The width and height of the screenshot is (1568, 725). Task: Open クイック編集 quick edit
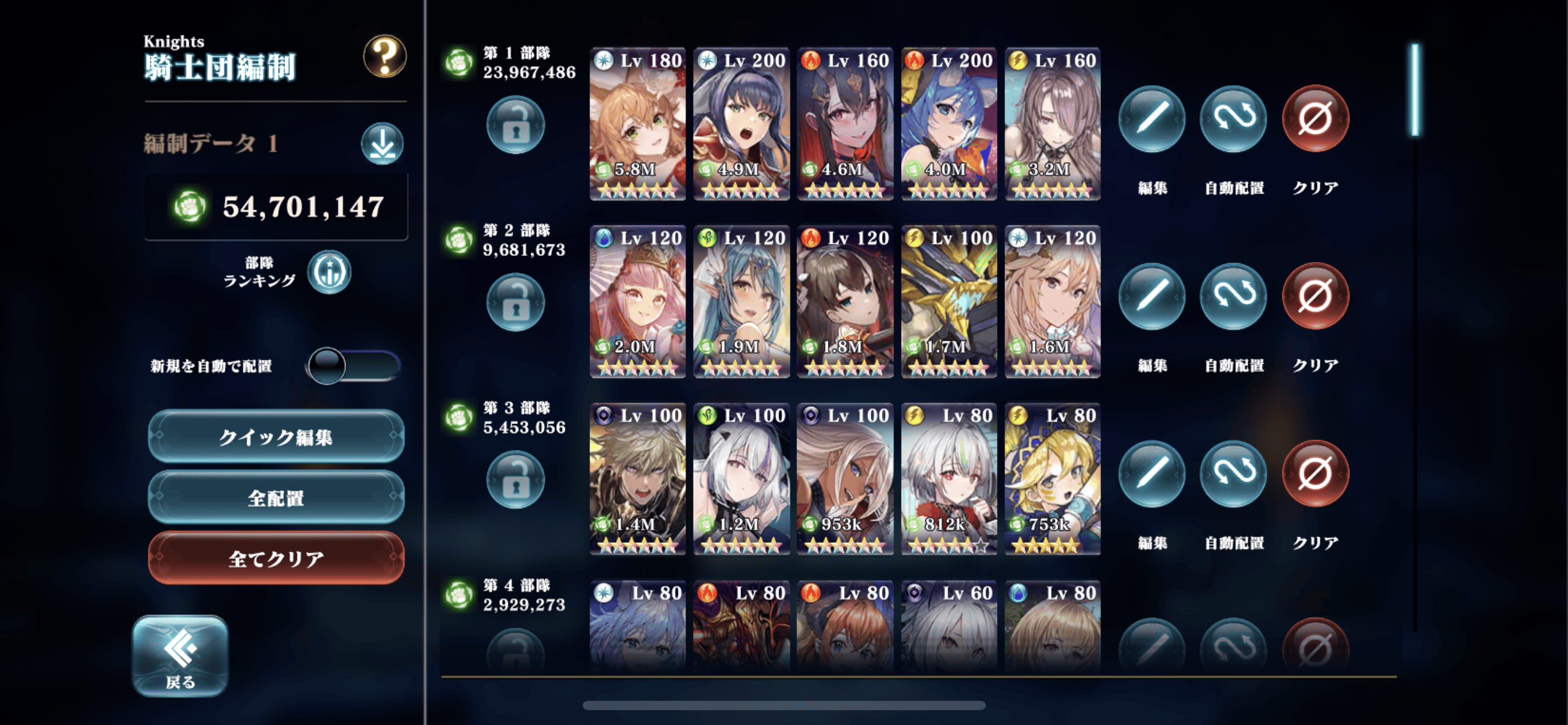coord(276,437)
